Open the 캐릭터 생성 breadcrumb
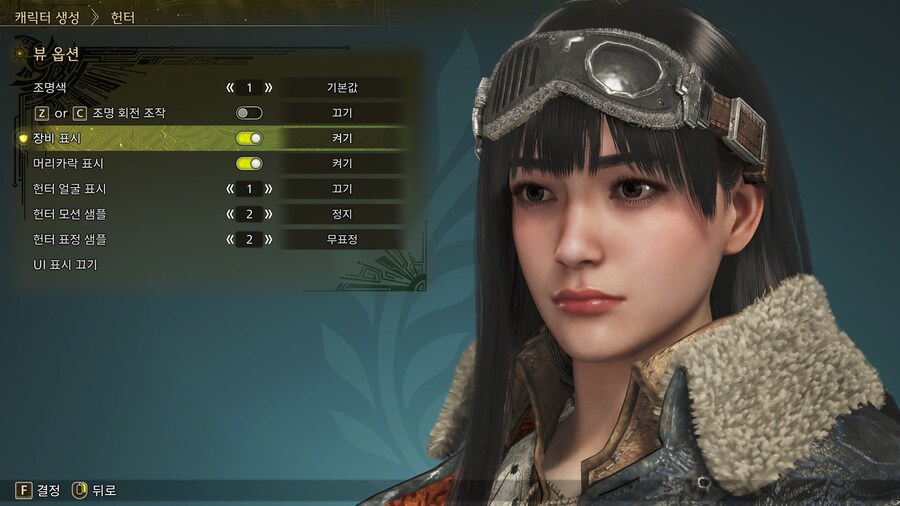900x506 pixels. 47,17
